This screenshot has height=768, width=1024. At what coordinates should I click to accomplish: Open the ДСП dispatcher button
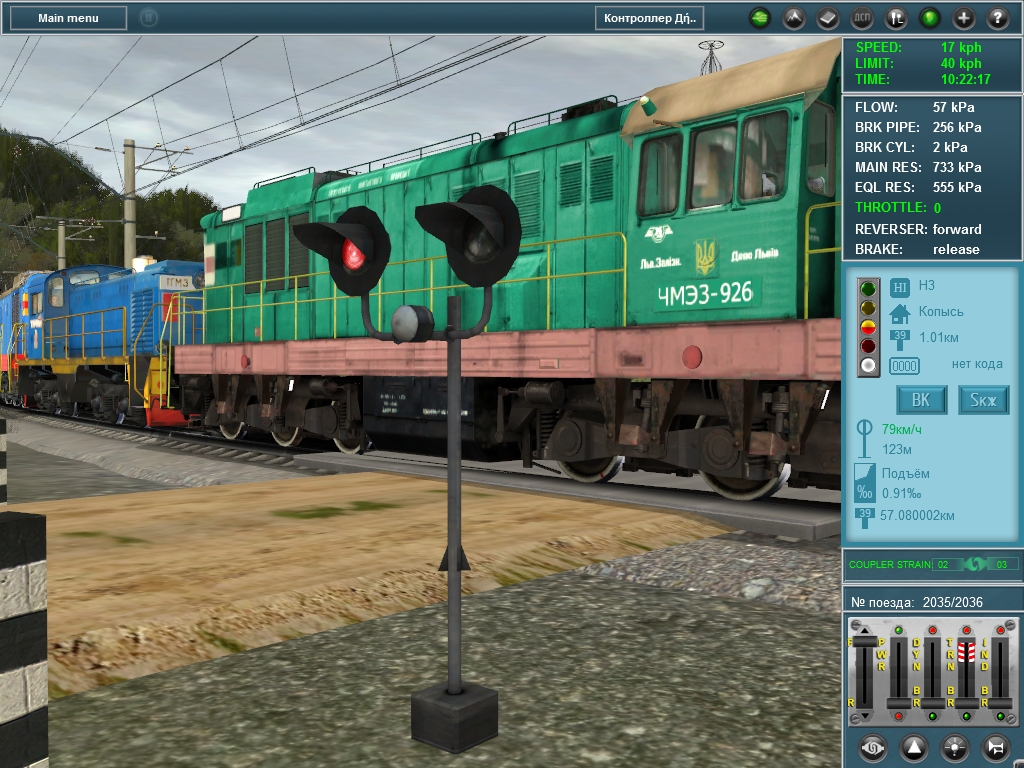click(x=862, y=18)
